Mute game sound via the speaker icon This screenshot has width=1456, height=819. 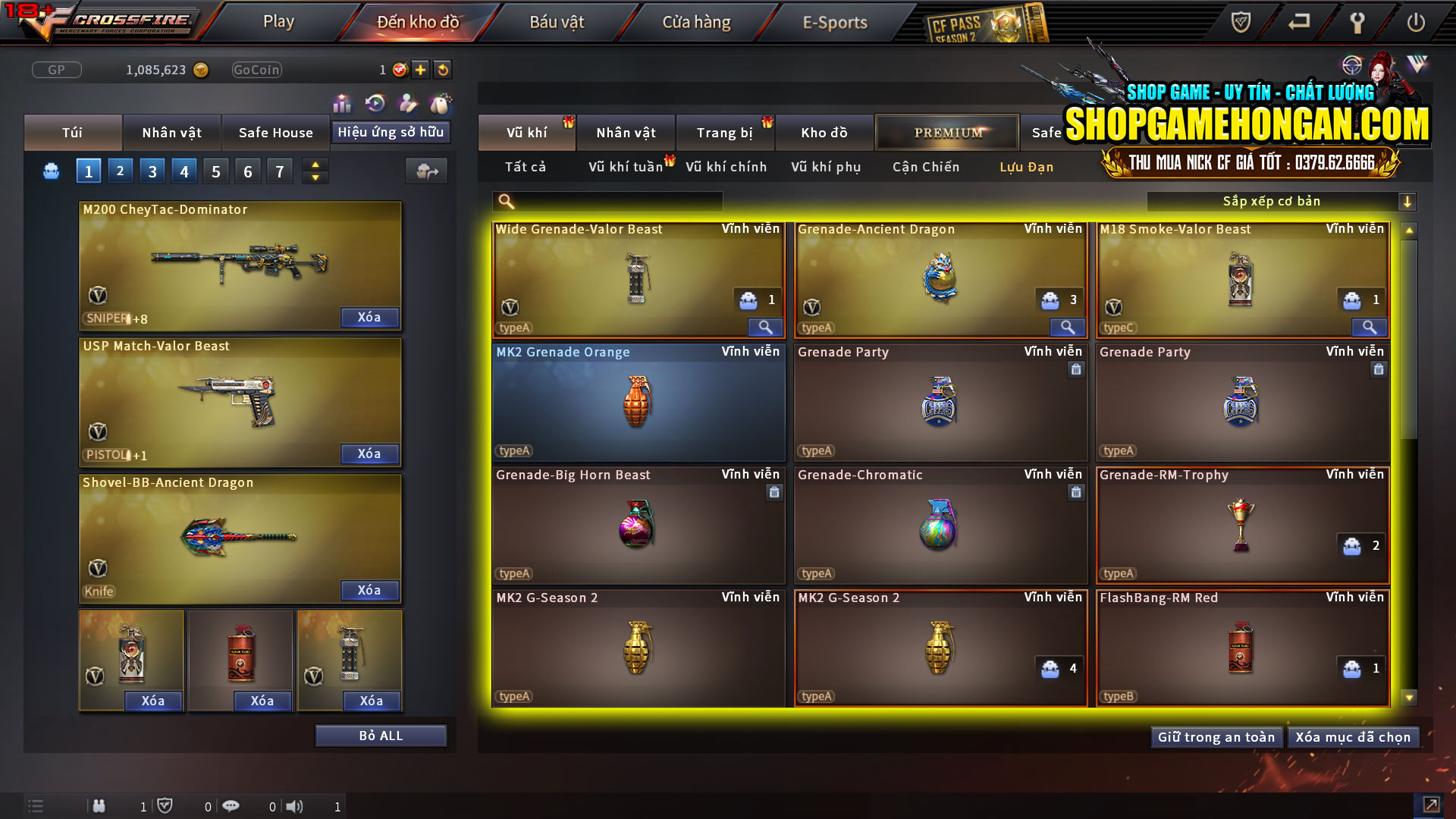295,806
